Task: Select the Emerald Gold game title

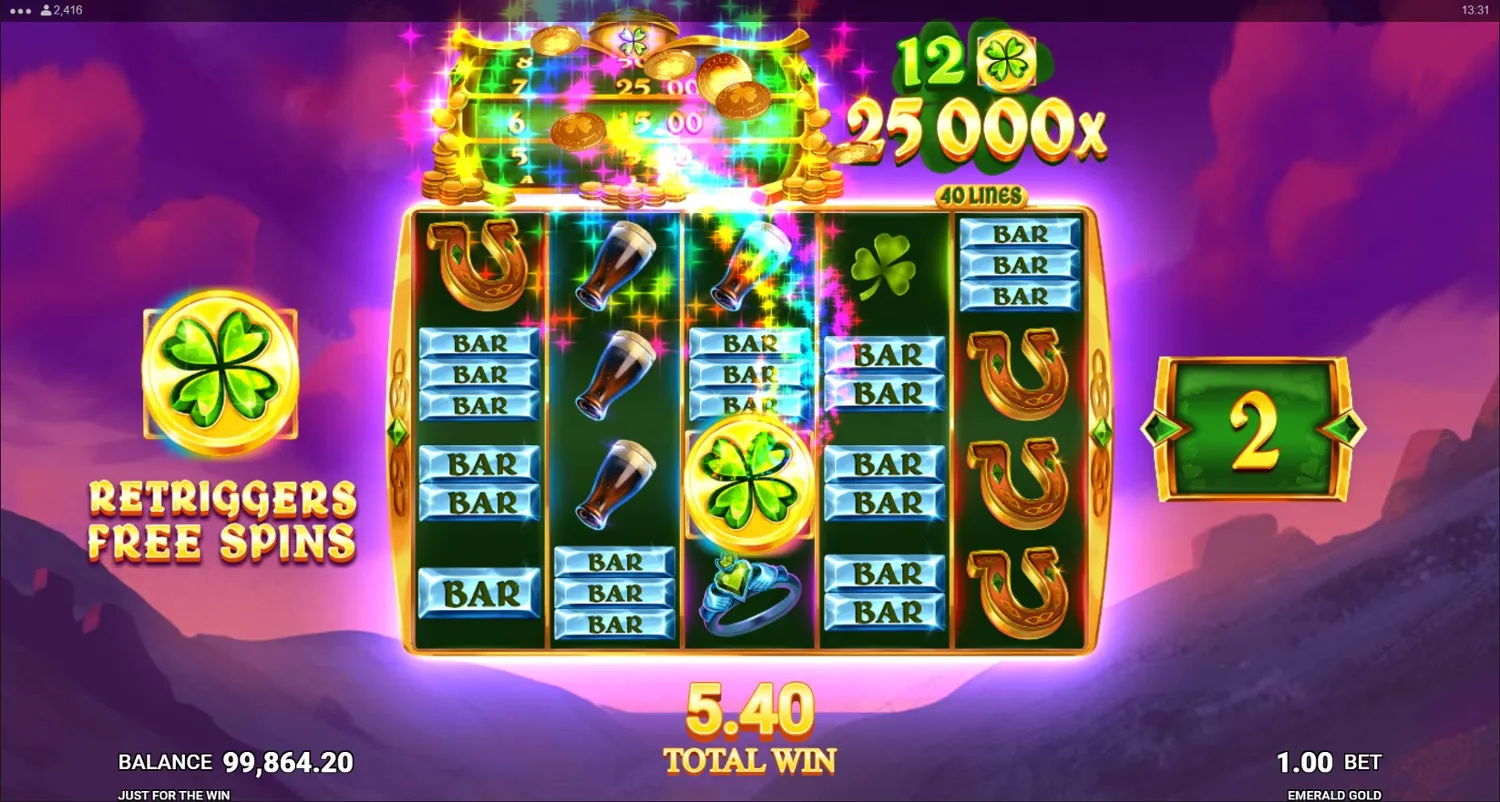Action: [1334, 795]
